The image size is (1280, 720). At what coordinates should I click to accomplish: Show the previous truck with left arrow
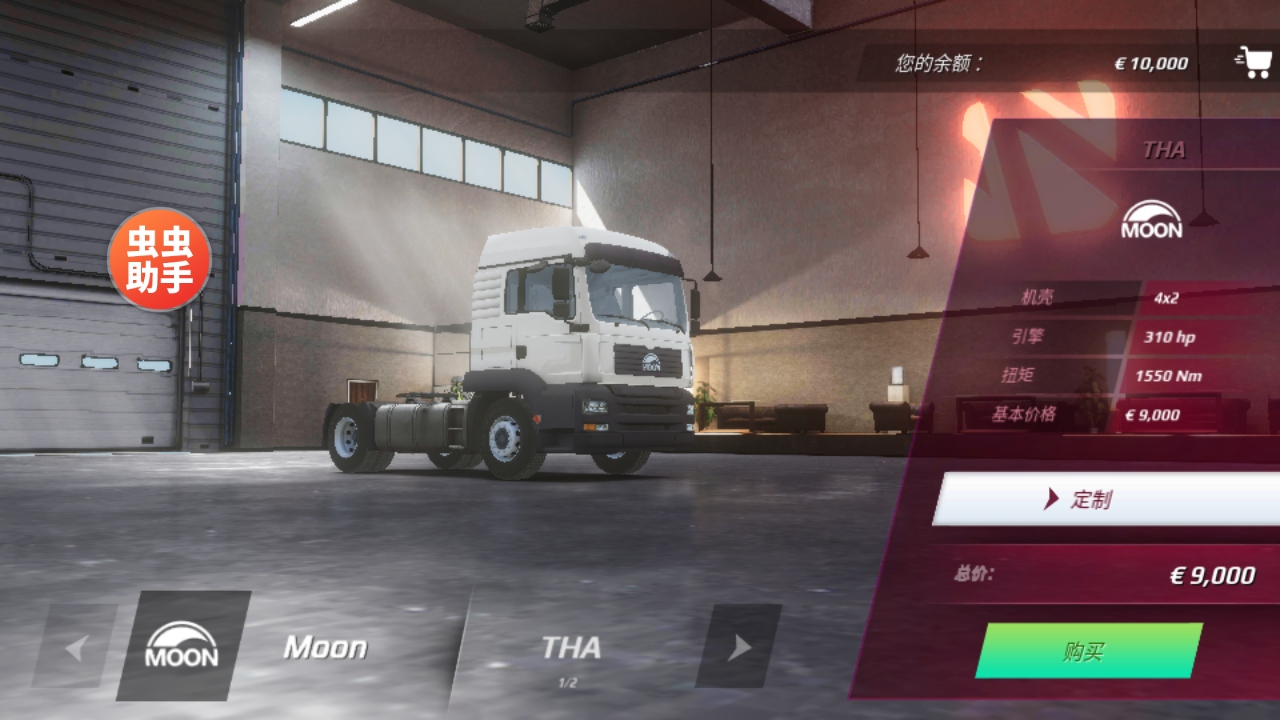pos(75,647)
